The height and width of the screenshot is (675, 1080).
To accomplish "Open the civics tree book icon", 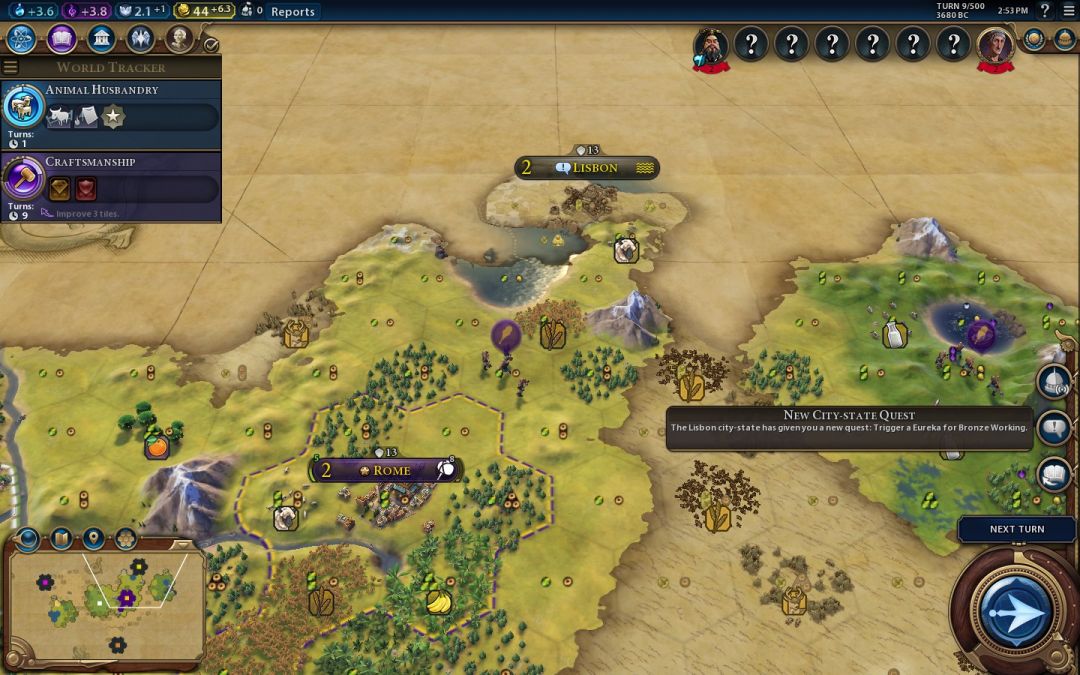I will click(61, 39).
